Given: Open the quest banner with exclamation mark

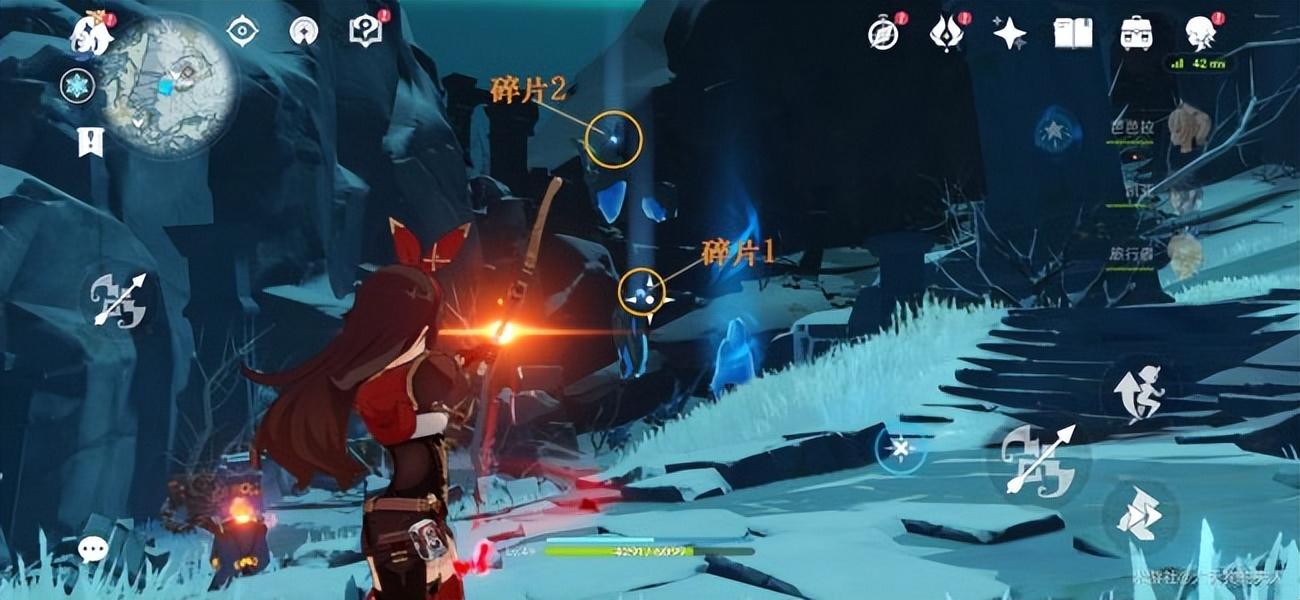Looking at the screenshot, I should click(90, 142).
